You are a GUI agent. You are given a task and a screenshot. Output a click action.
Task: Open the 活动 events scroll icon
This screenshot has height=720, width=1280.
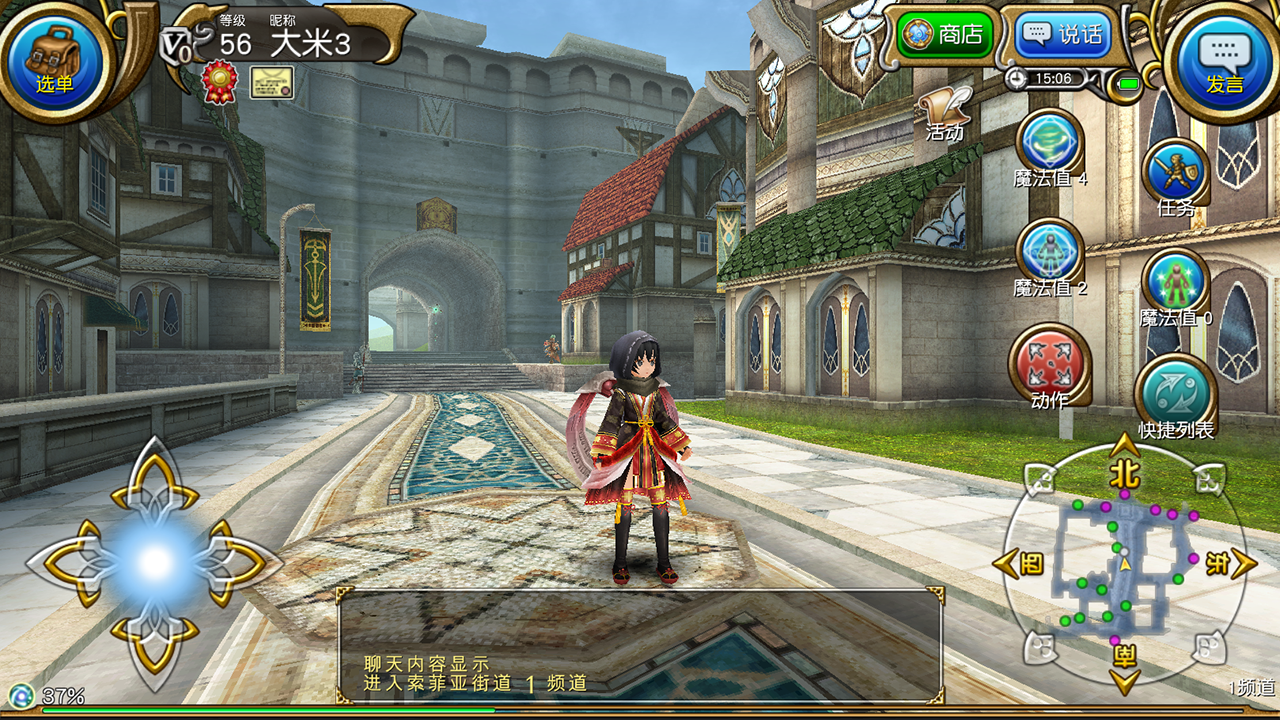click(x=945, y=112)
